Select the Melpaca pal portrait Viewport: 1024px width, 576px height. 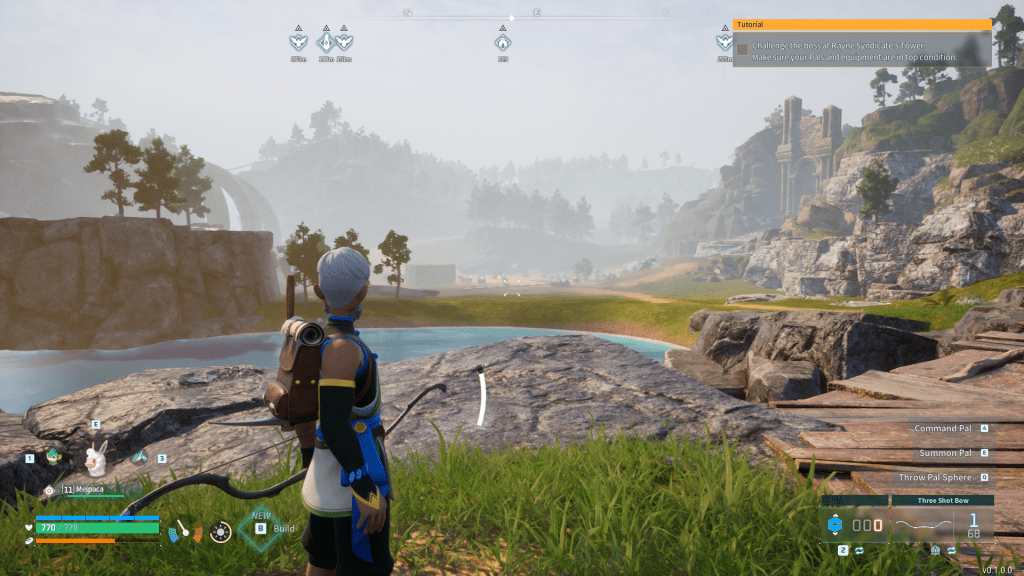95,459
